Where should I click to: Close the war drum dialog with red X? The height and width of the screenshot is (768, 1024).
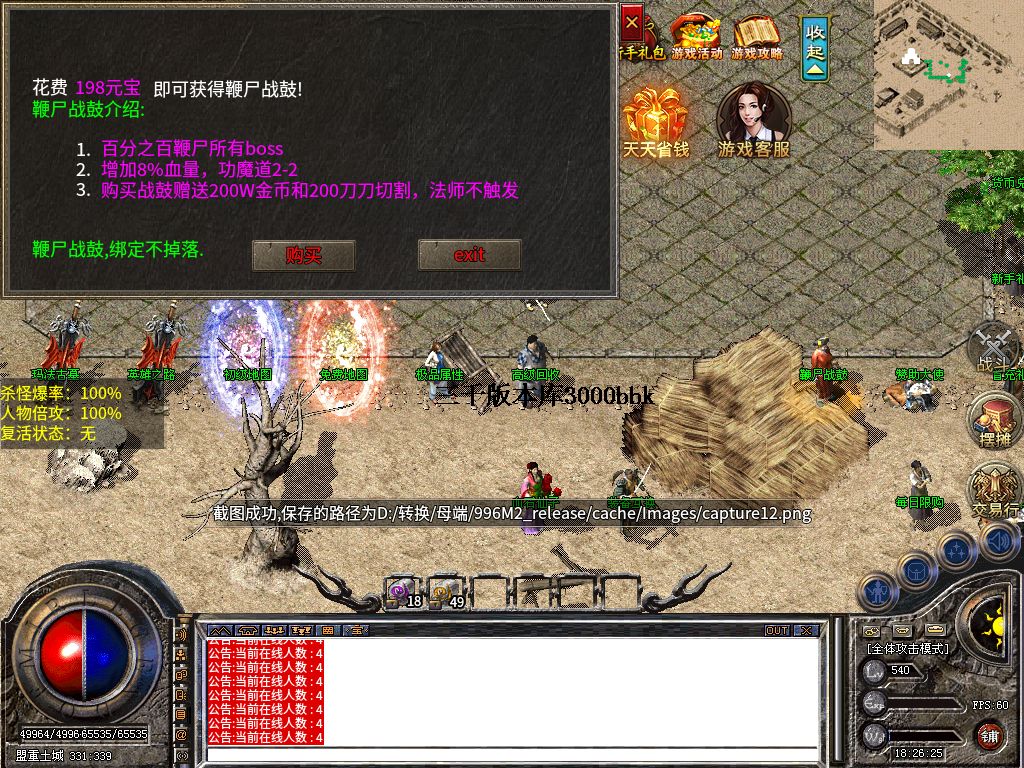click(x=632, y=20)
